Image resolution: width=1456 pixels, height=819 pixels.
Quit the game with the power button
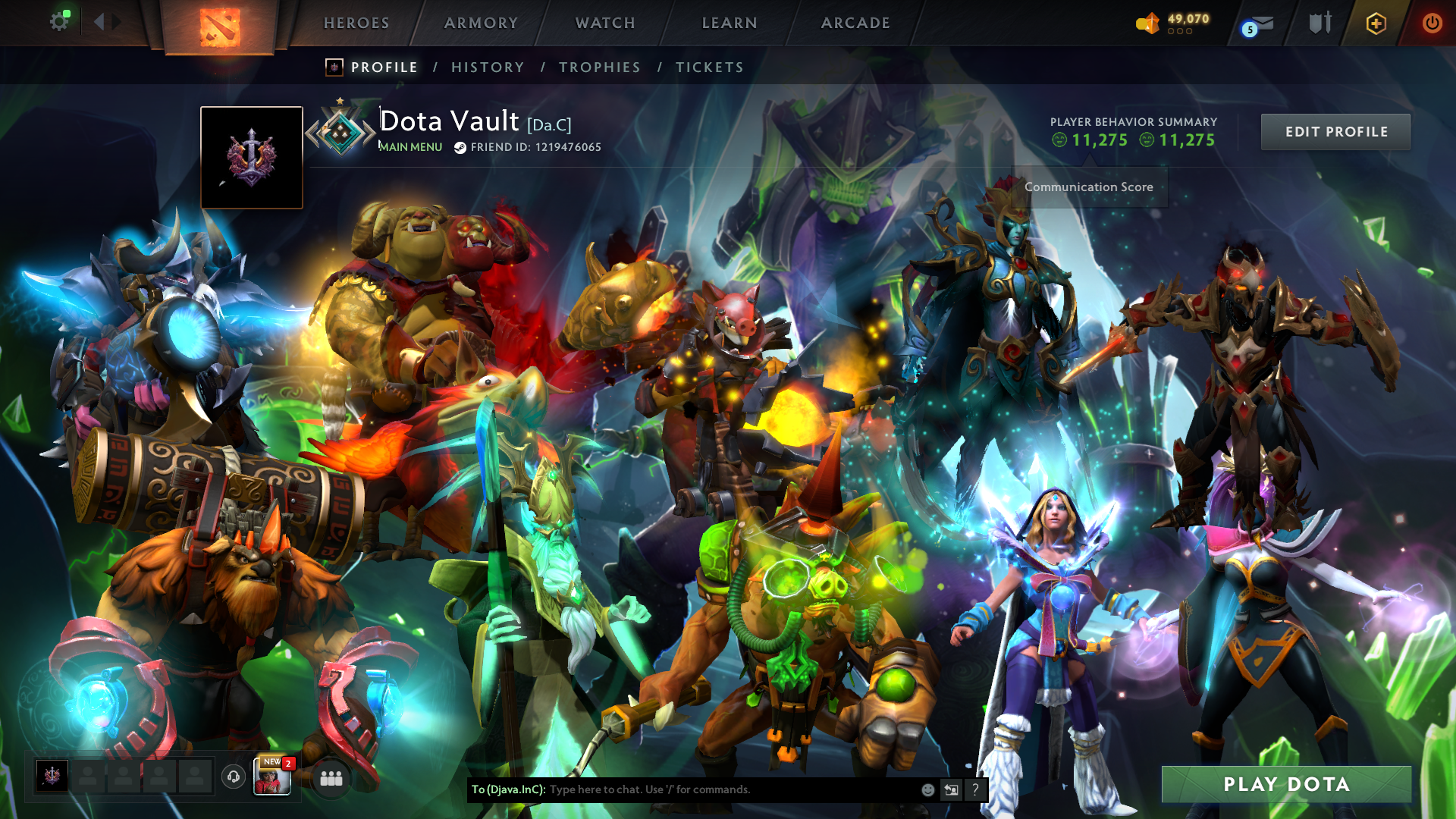click(x=1432, y=24)
